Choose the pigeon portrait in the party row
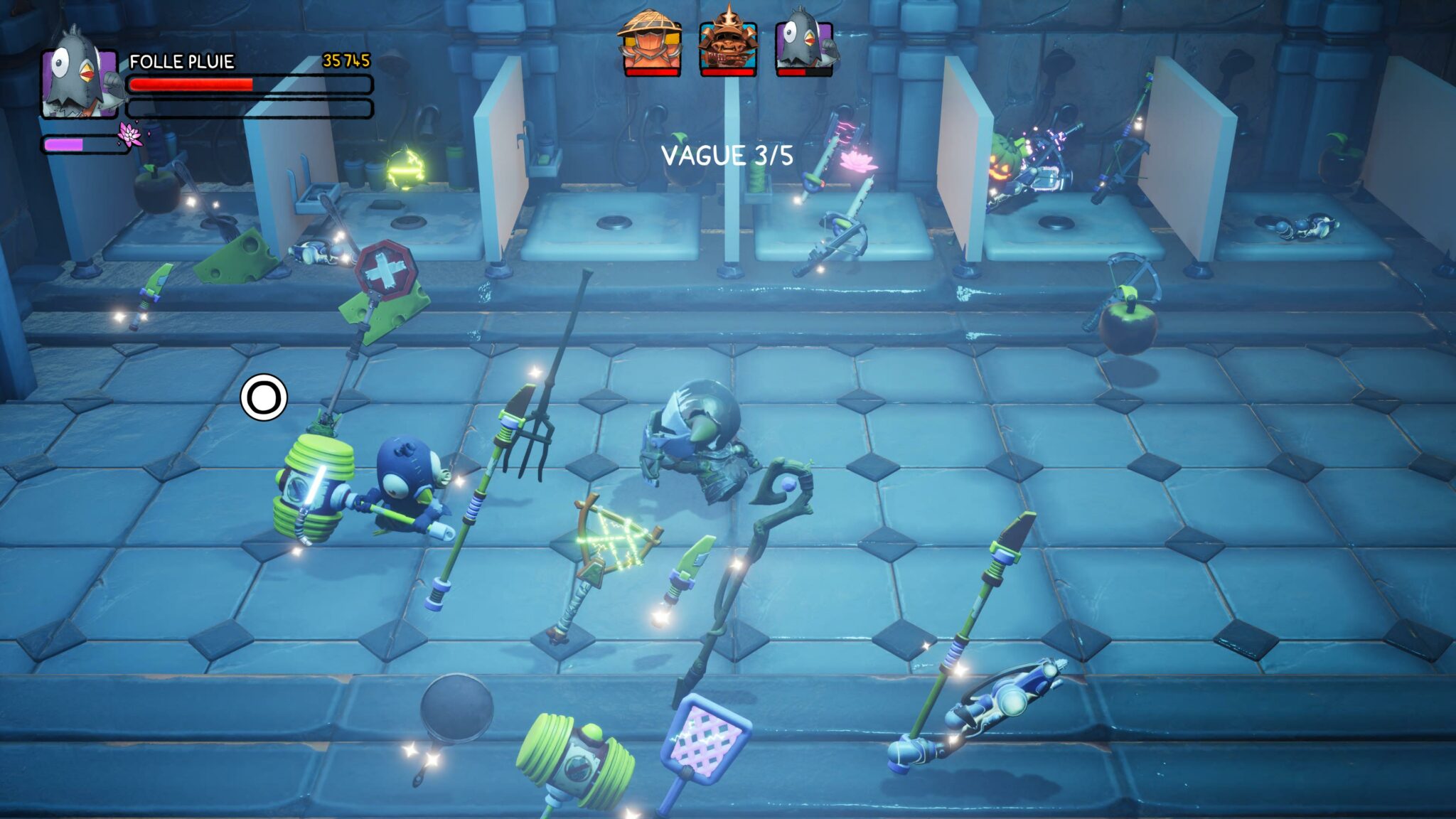Image resolution: width=1456 pixels, height=819 pixels. click(x=805, y=44)
